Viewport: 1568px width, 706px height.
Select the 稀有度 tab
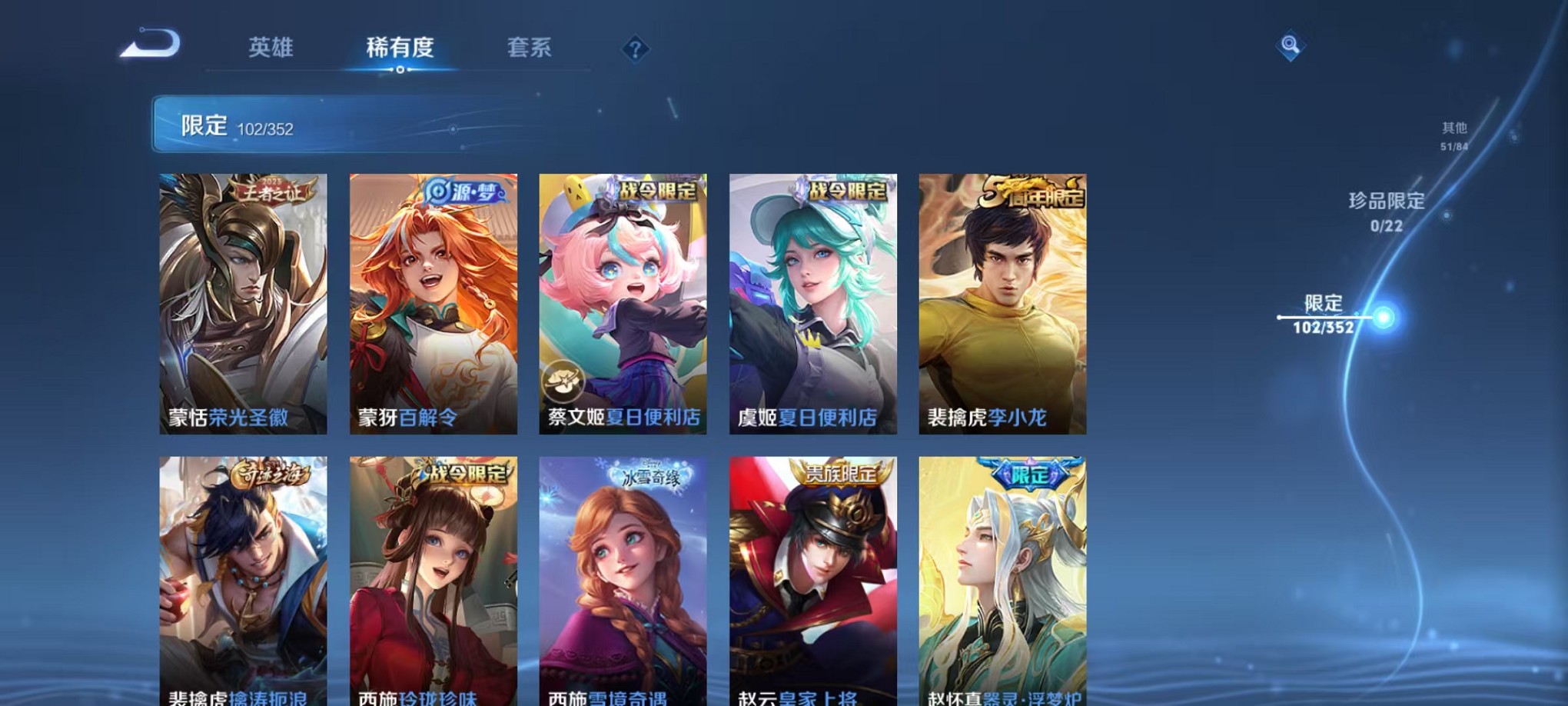399,48
